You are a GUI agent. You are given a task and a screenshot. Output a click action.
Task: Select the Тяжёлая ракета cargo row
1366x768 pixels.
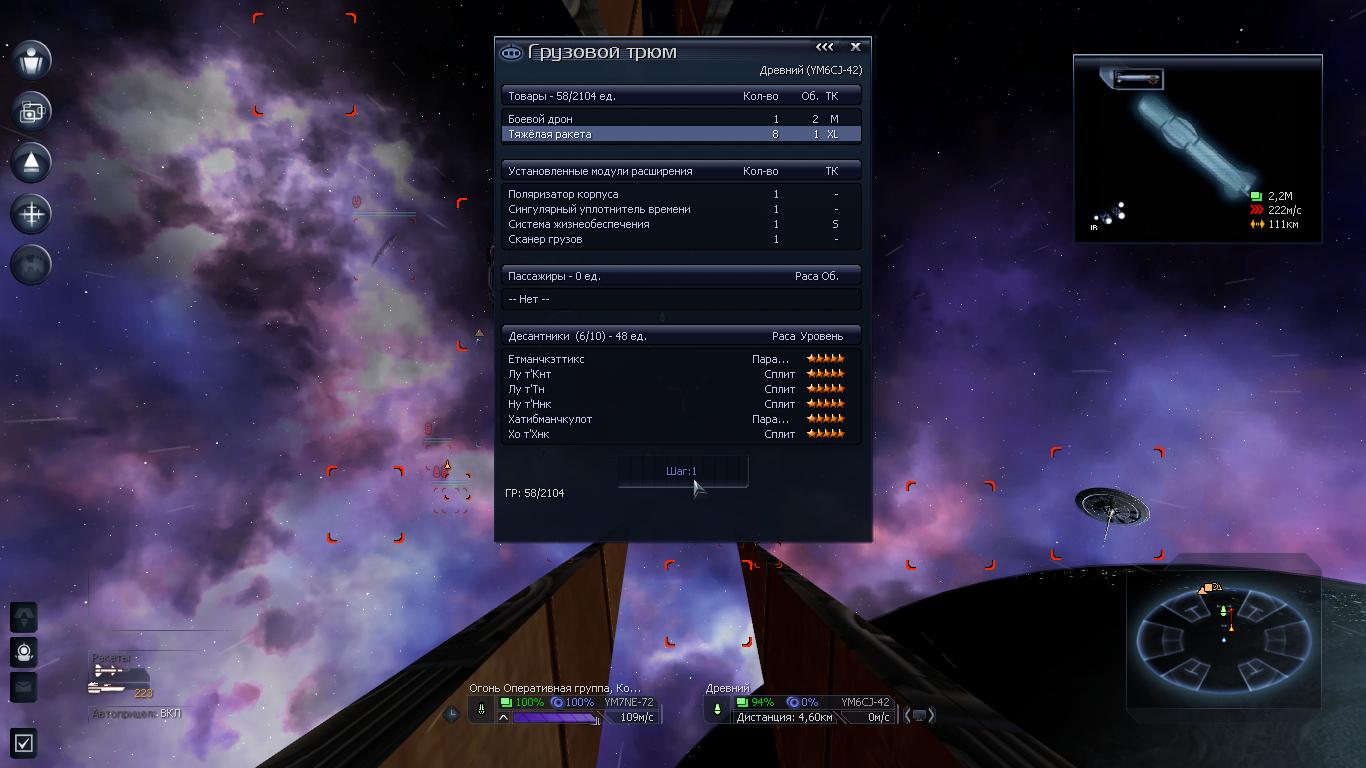coord(680,134)
